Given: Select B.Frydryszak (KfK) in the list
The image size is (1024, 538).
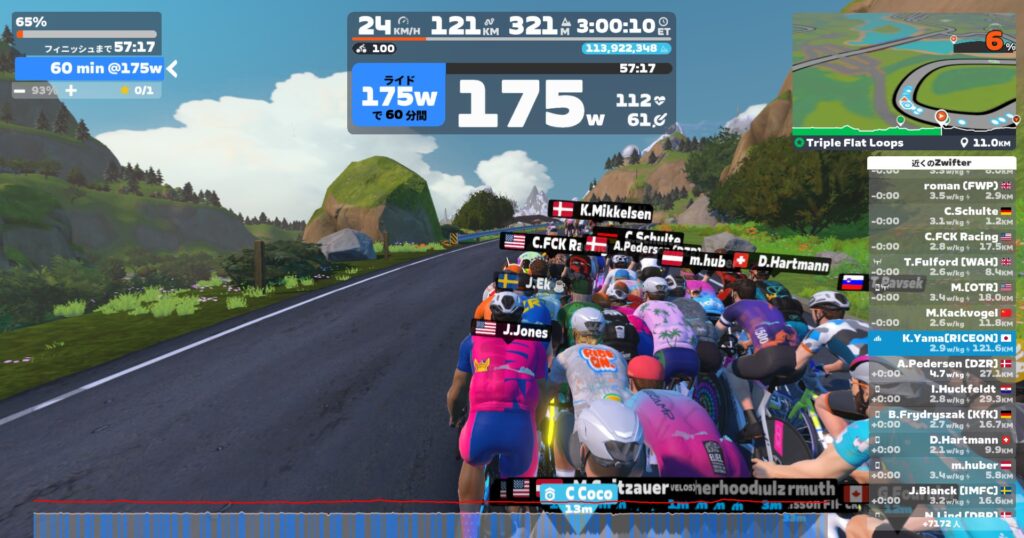Looking at the screenshot, I should pos(941,418).
